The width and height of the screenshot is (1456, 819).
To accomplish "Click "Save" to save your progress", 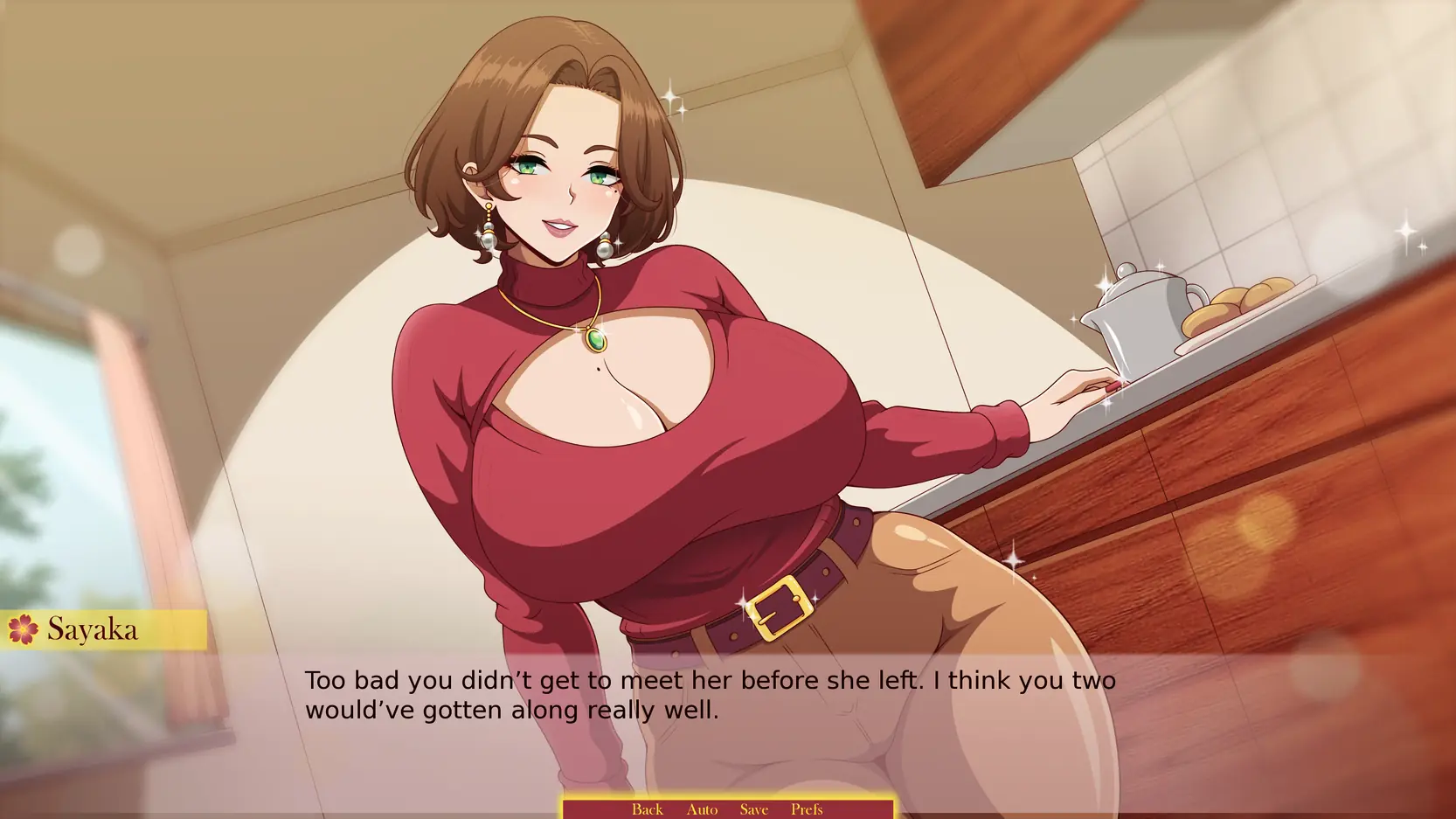I will tap(753, 809).
